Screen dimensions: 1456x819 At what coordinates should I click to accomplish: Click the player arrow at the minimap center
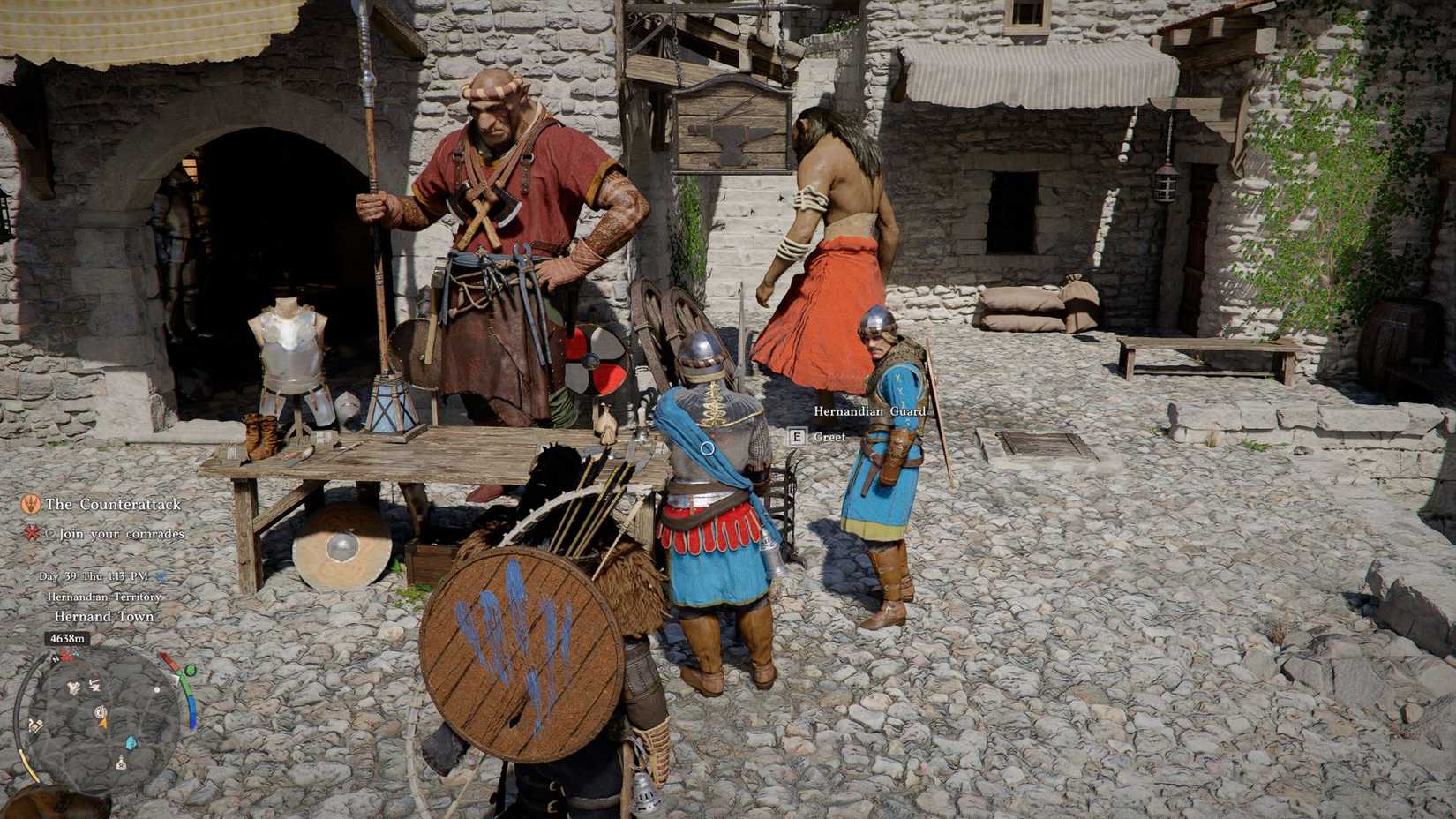tap(102, 721)
